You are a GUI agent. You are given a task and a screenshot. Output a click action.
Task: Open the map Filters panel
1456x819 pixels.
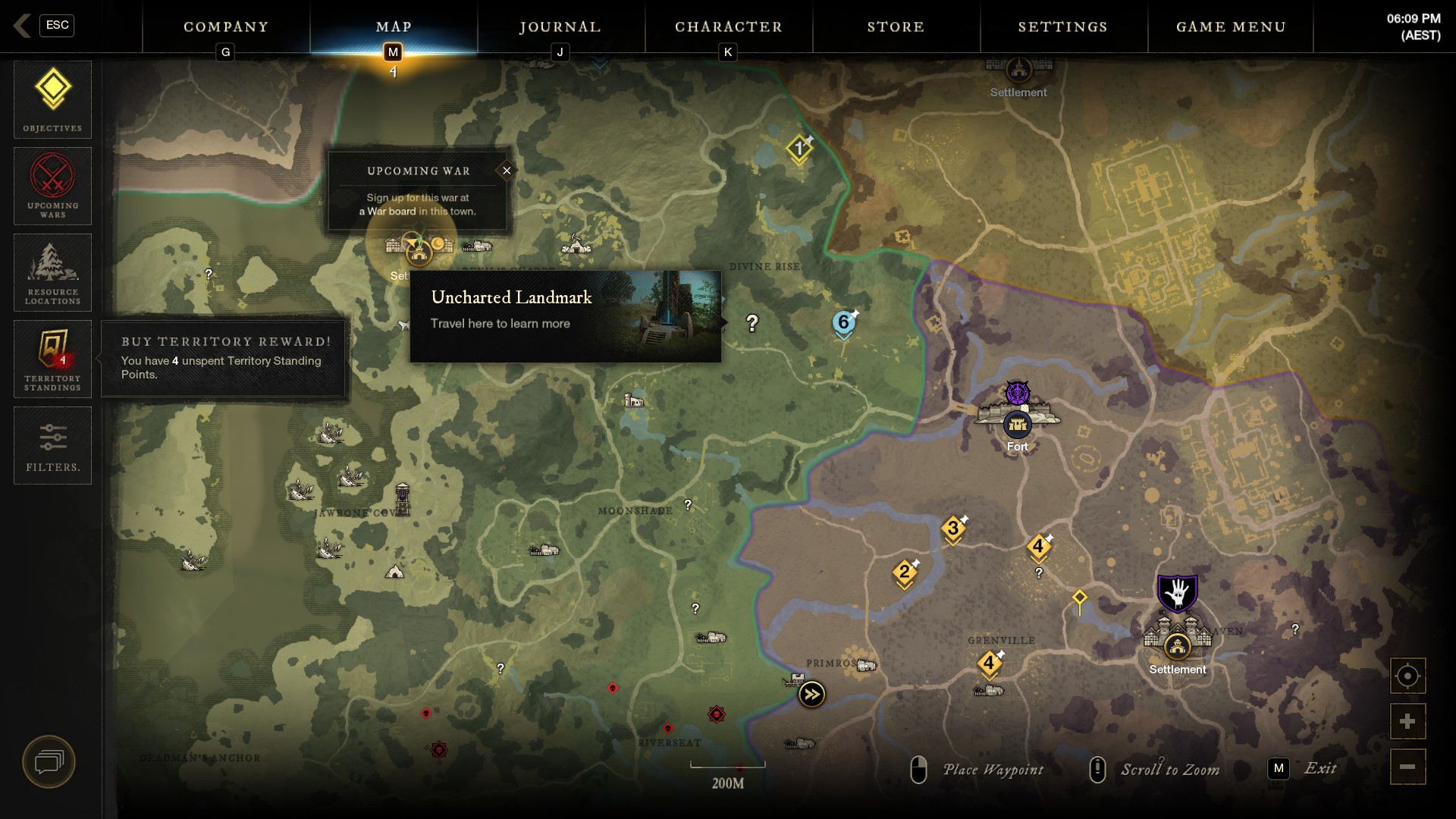click(52, 444)
